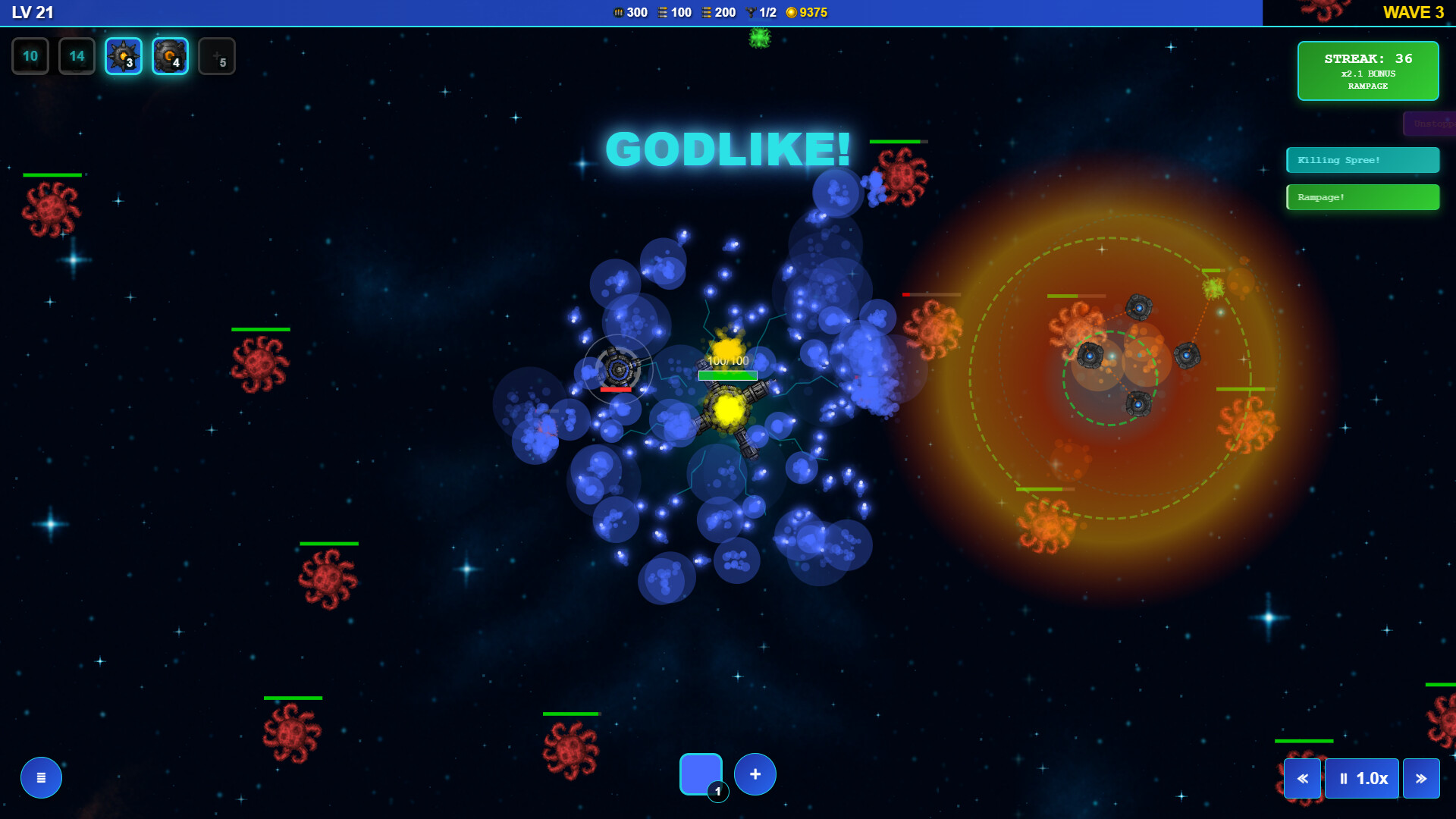Toggle the selected unit square at bottom center

pyautogui.click(x=701, y=773)
